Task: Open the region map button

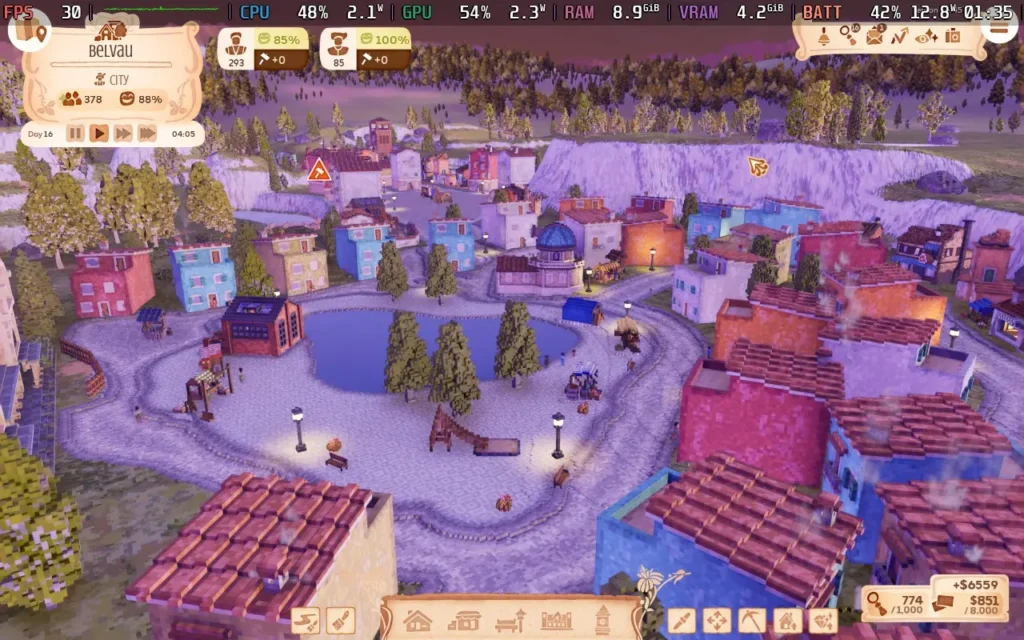Action: (x=29, y=30)
